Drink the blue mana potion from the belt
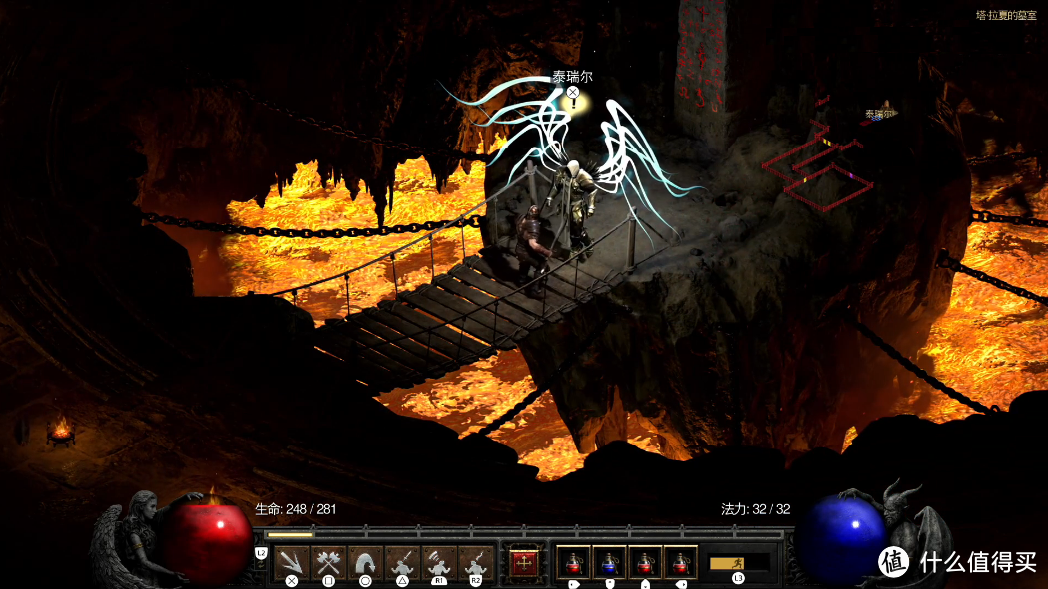Viewport: 1048px width, 589px height. [609, 562]
